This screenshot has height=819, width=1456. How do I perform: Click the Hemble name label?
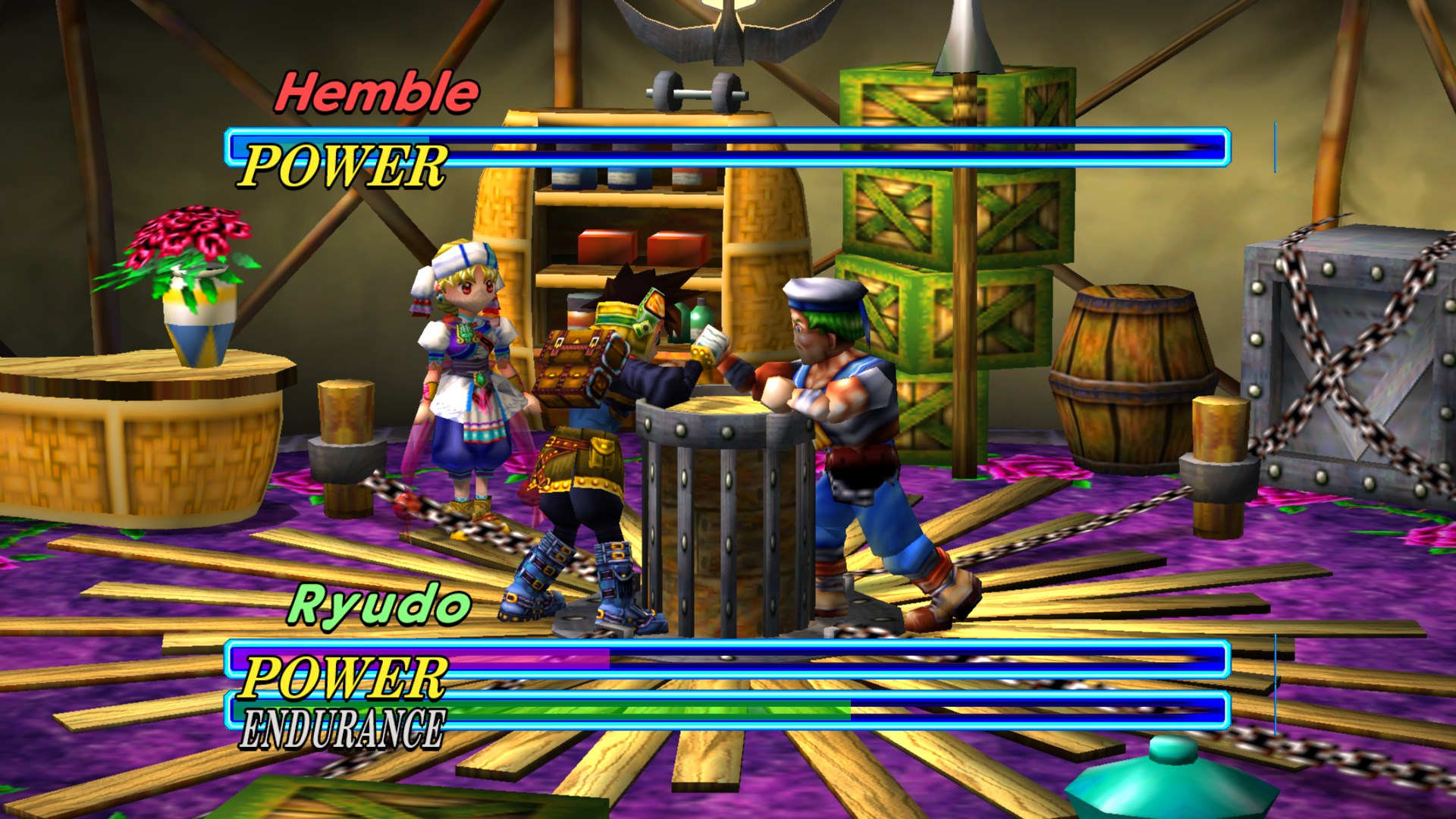[x=377, y=92]
